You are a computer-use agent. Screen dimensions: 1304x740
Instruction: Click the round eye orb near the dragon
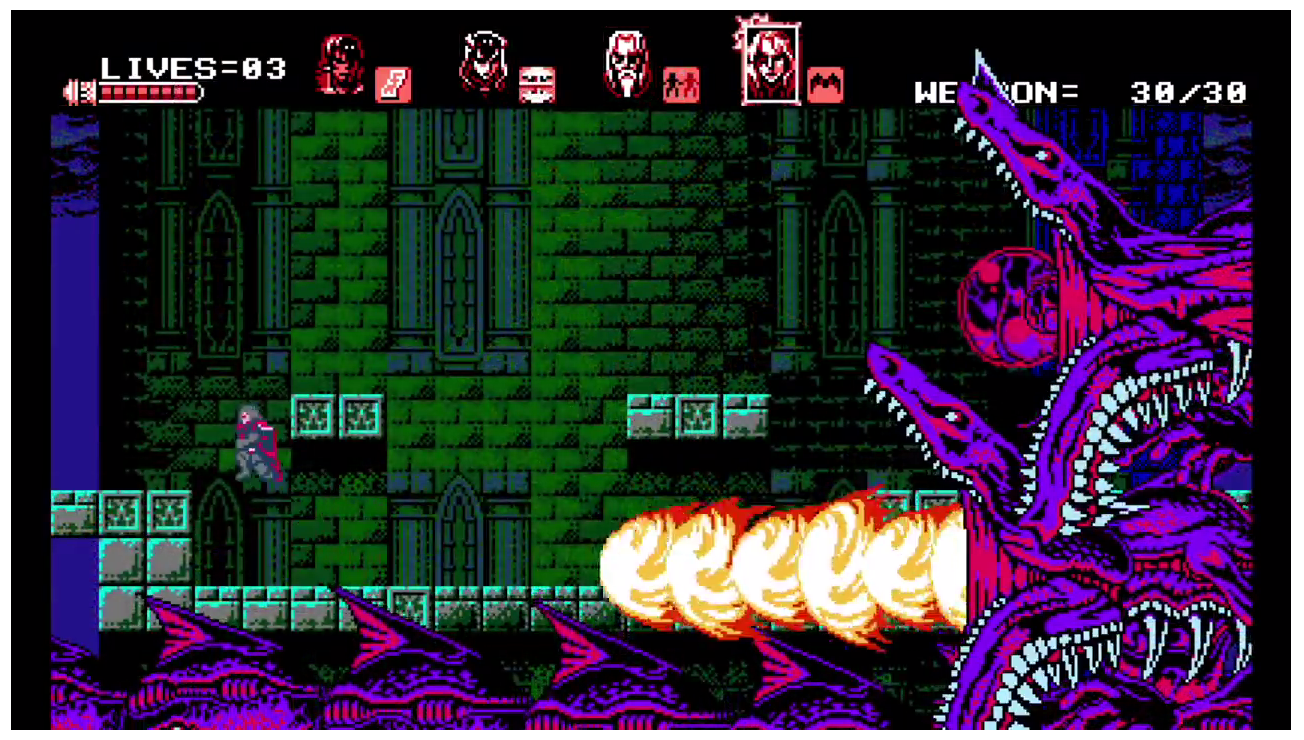1003,303
